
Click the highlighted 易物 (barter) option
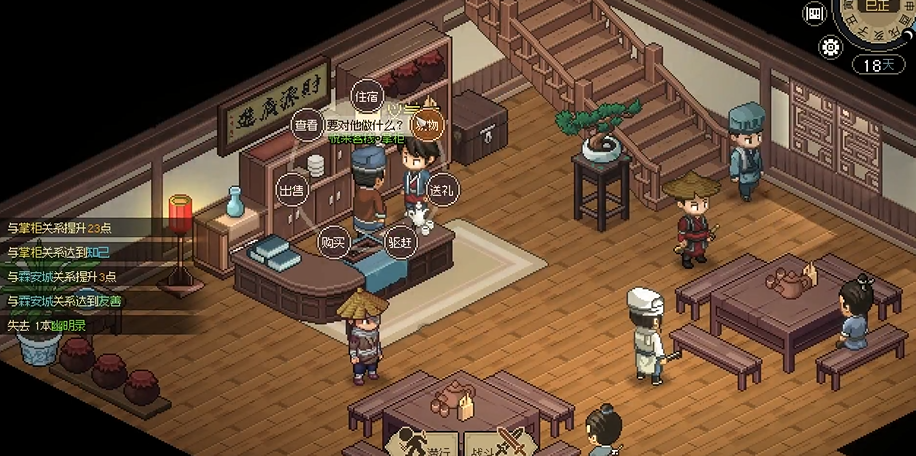click(x=427, y=124)
